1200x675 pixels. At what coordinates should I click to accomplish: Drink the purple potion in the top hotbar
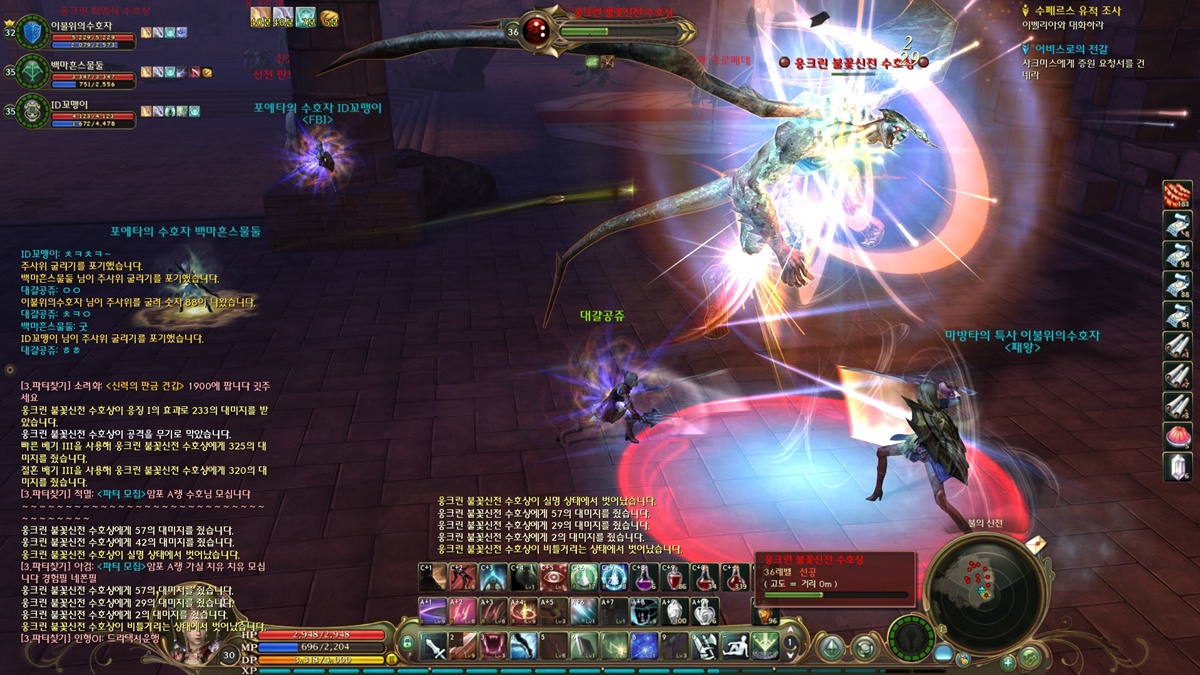(x=645, y=578)
